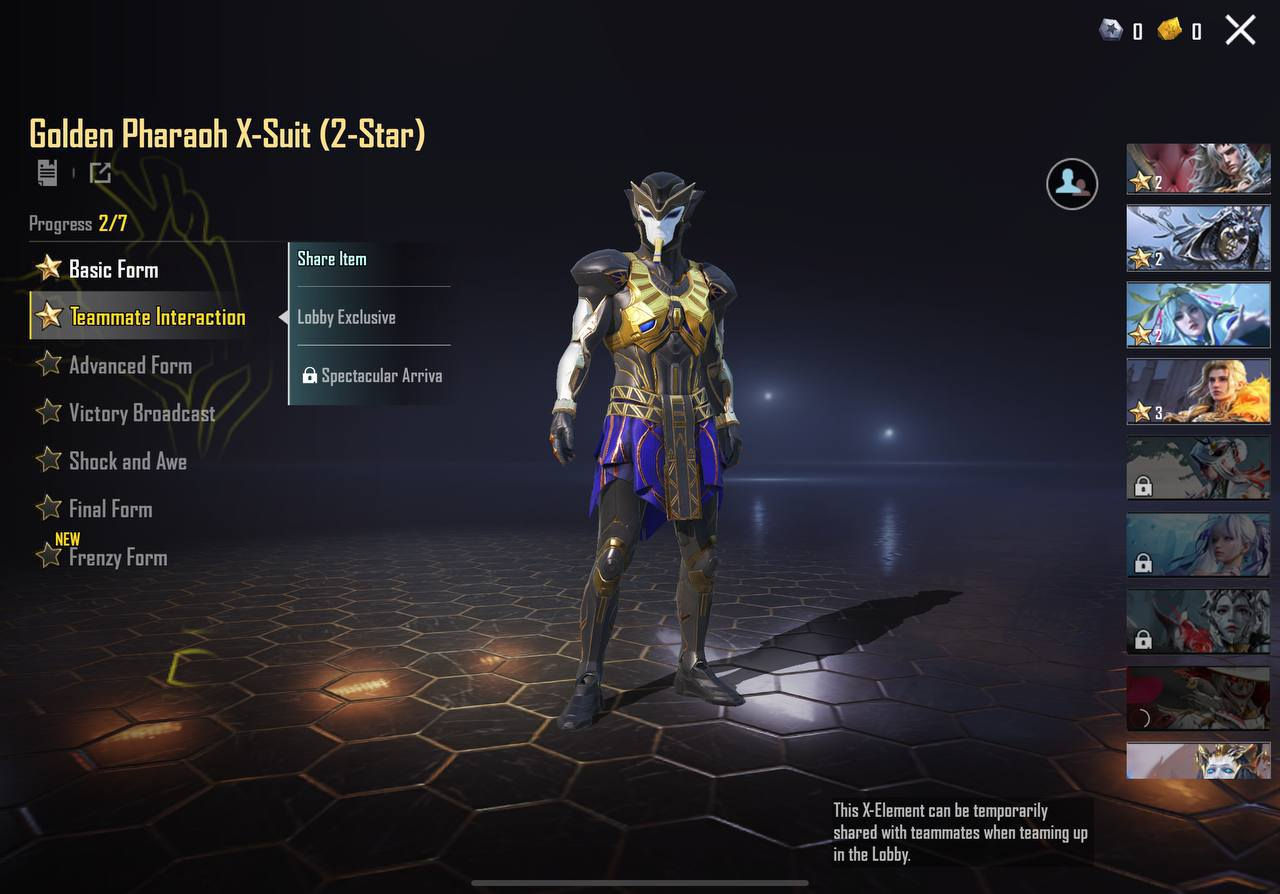
Task: Select the silver currency counter icon
Action: point(1111,30)
